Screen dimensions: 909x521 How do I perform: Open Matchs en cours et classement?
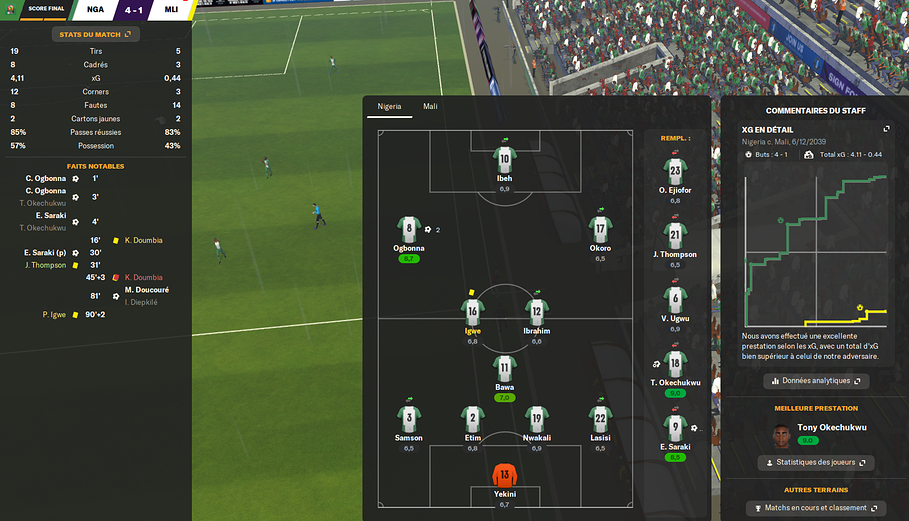815,509
